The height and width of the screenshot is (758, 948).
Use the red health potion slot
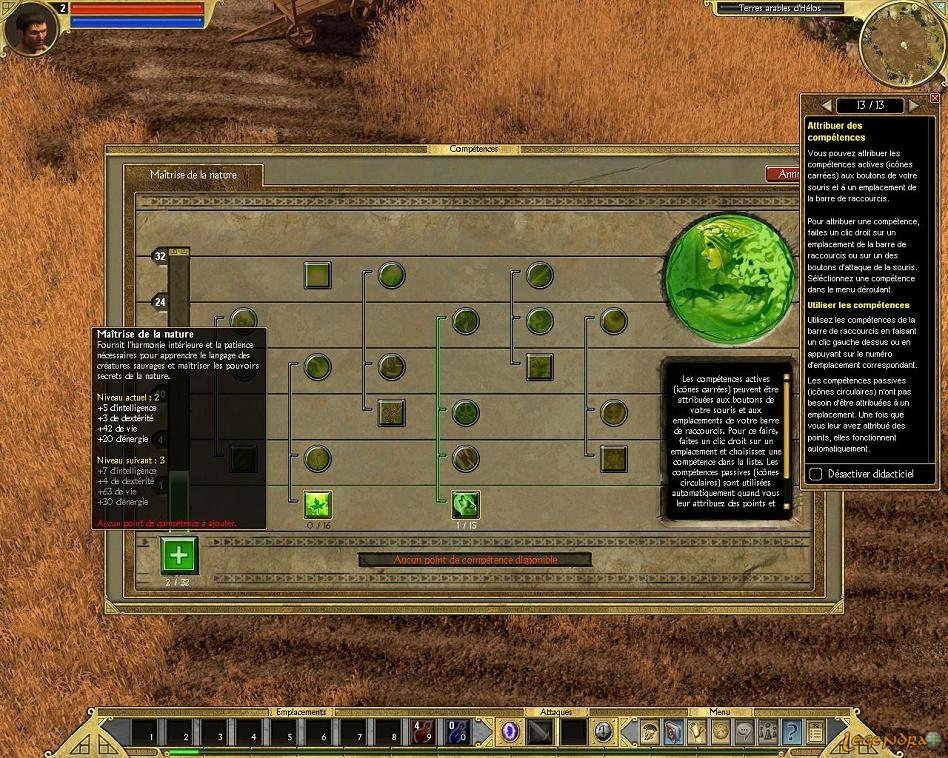tap(423, 732)
